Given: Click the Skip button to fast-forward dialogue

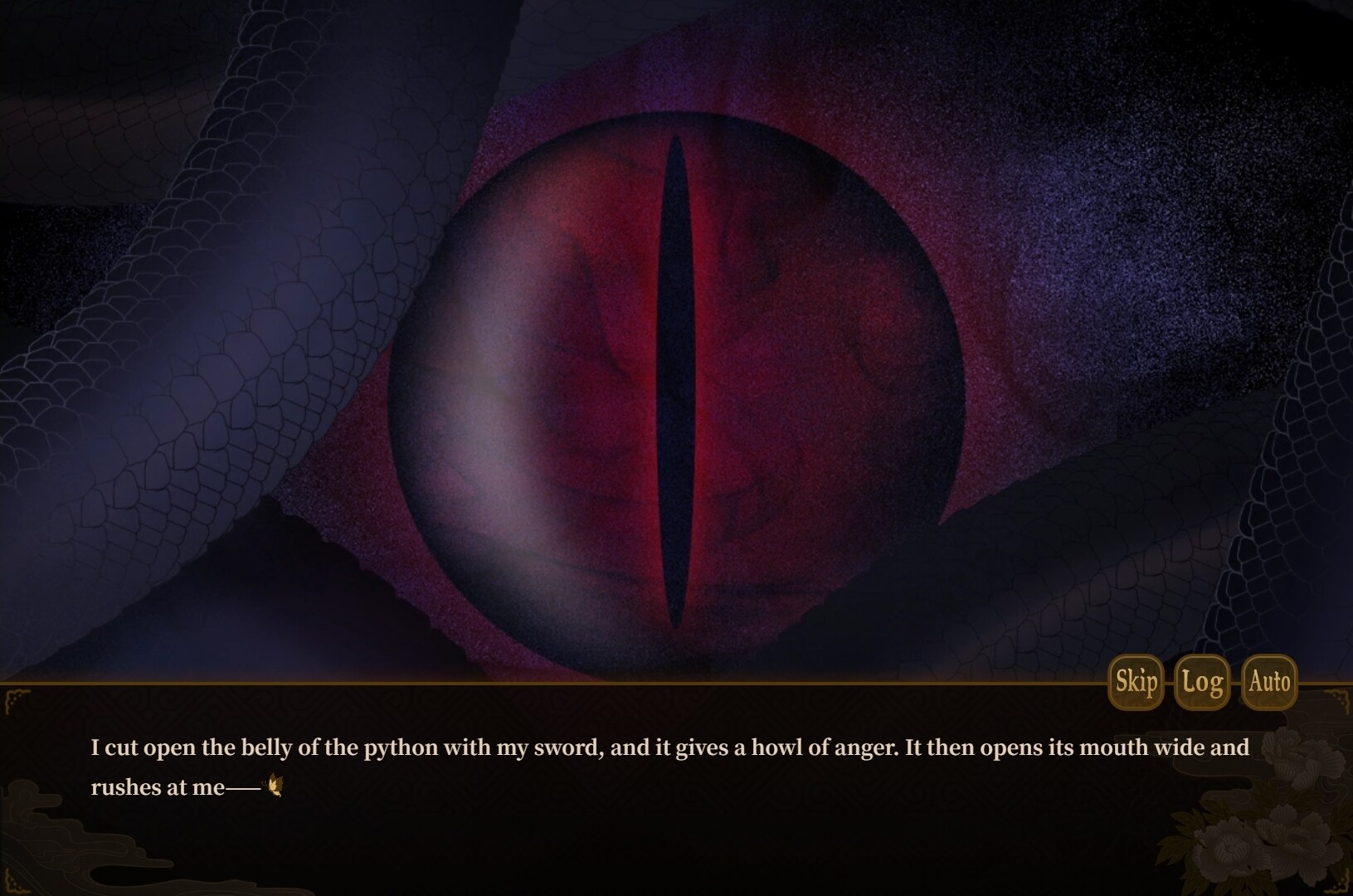Looking at the screenshot, I should (x=1135, y=682).
